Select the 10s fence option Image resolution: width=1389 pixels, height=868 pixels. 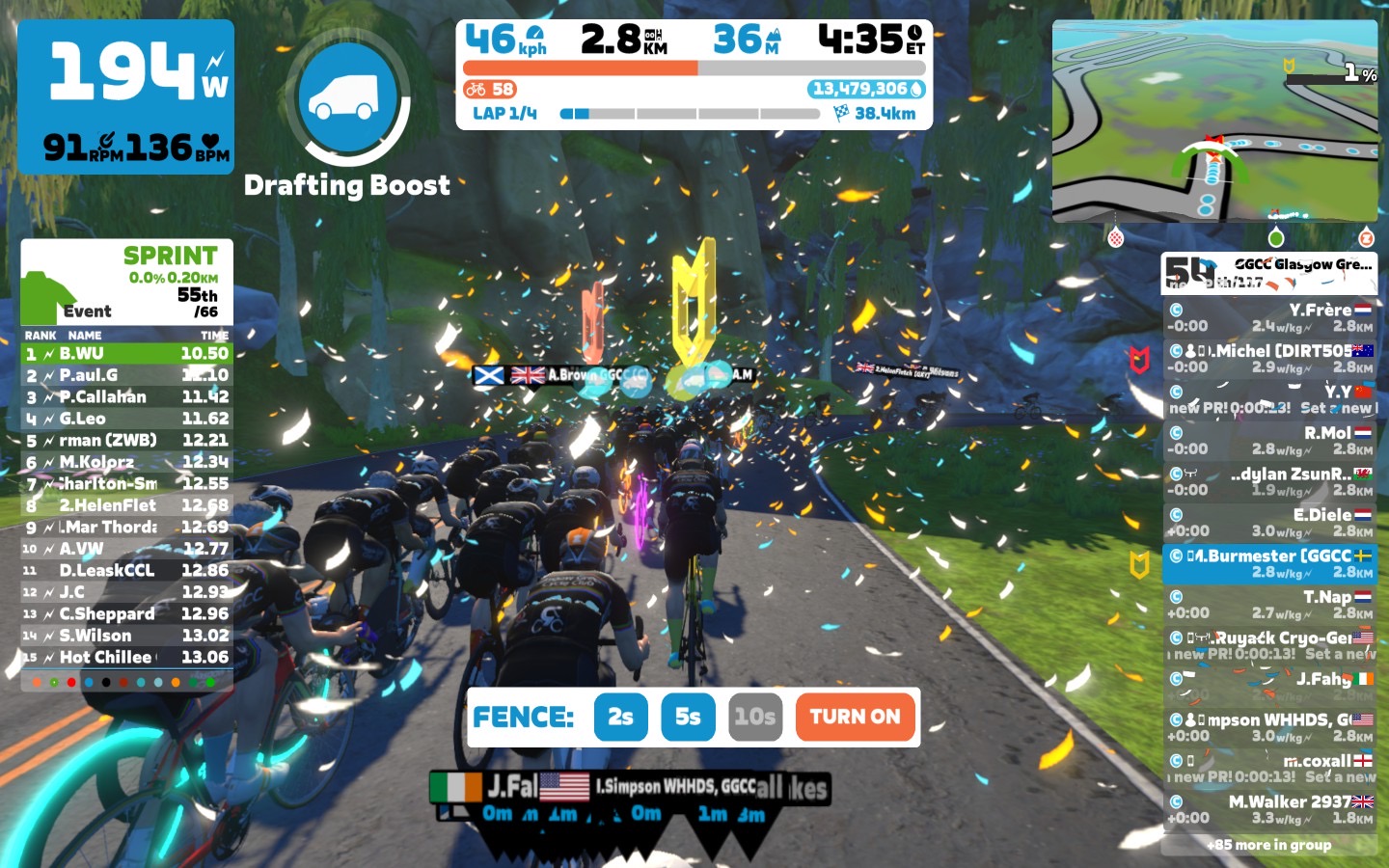(x=754, y=717)
